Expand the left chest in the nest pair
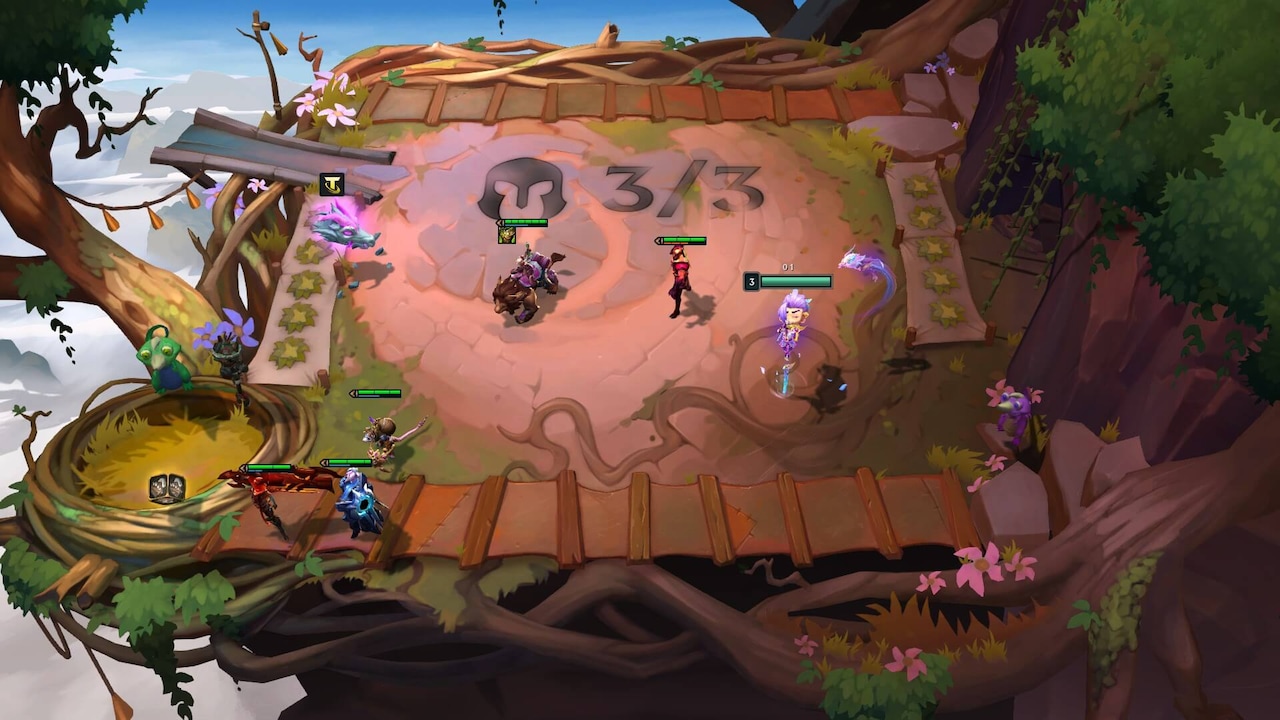1280x720 pixels. [x=158, y=487]
